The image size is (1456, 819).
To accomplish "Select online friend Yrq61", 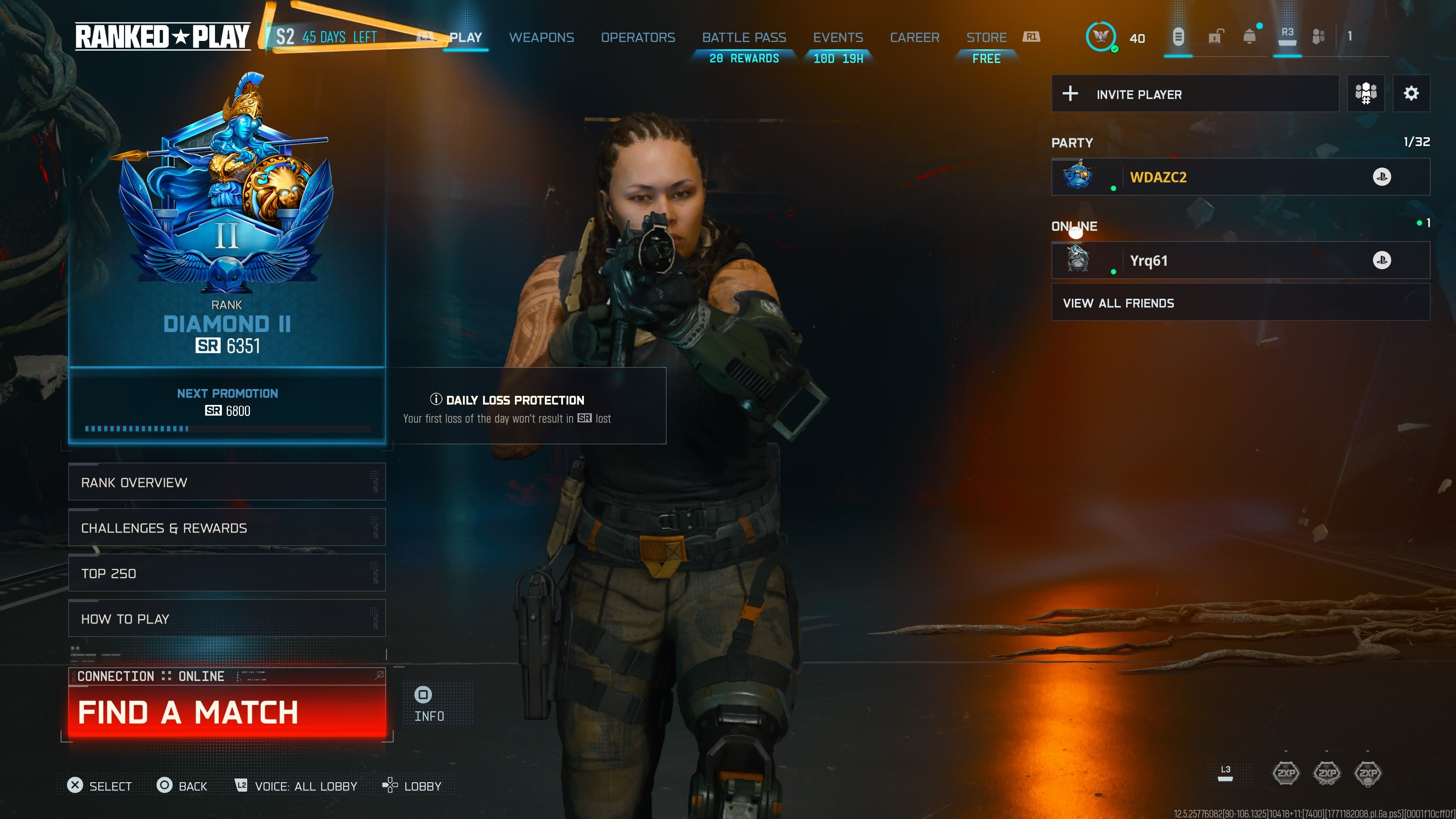I will [1240, 260].
